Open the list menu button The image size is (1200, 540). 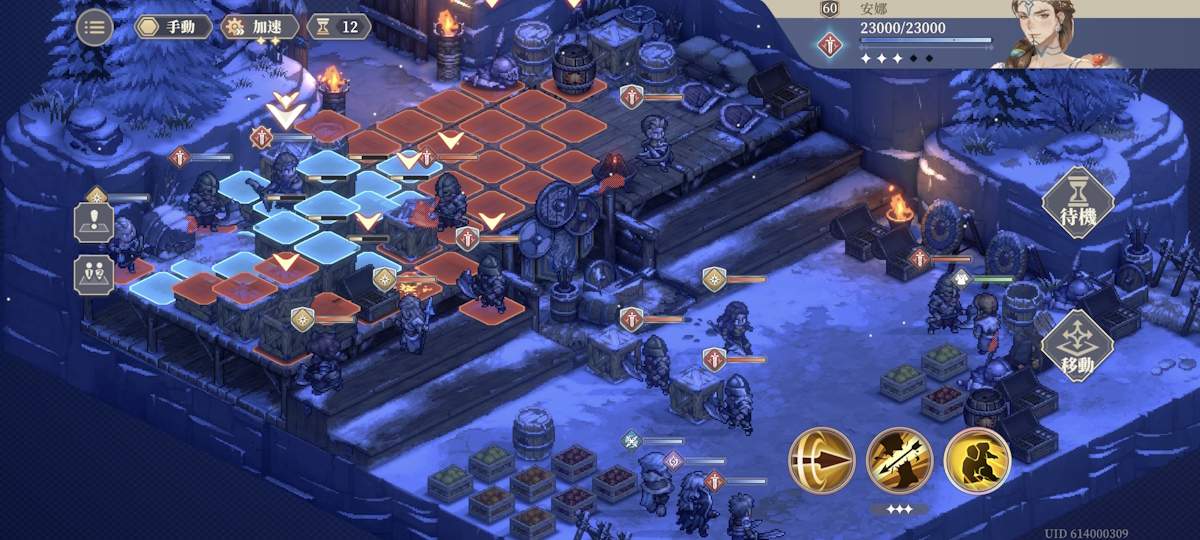tap(94, 27)
